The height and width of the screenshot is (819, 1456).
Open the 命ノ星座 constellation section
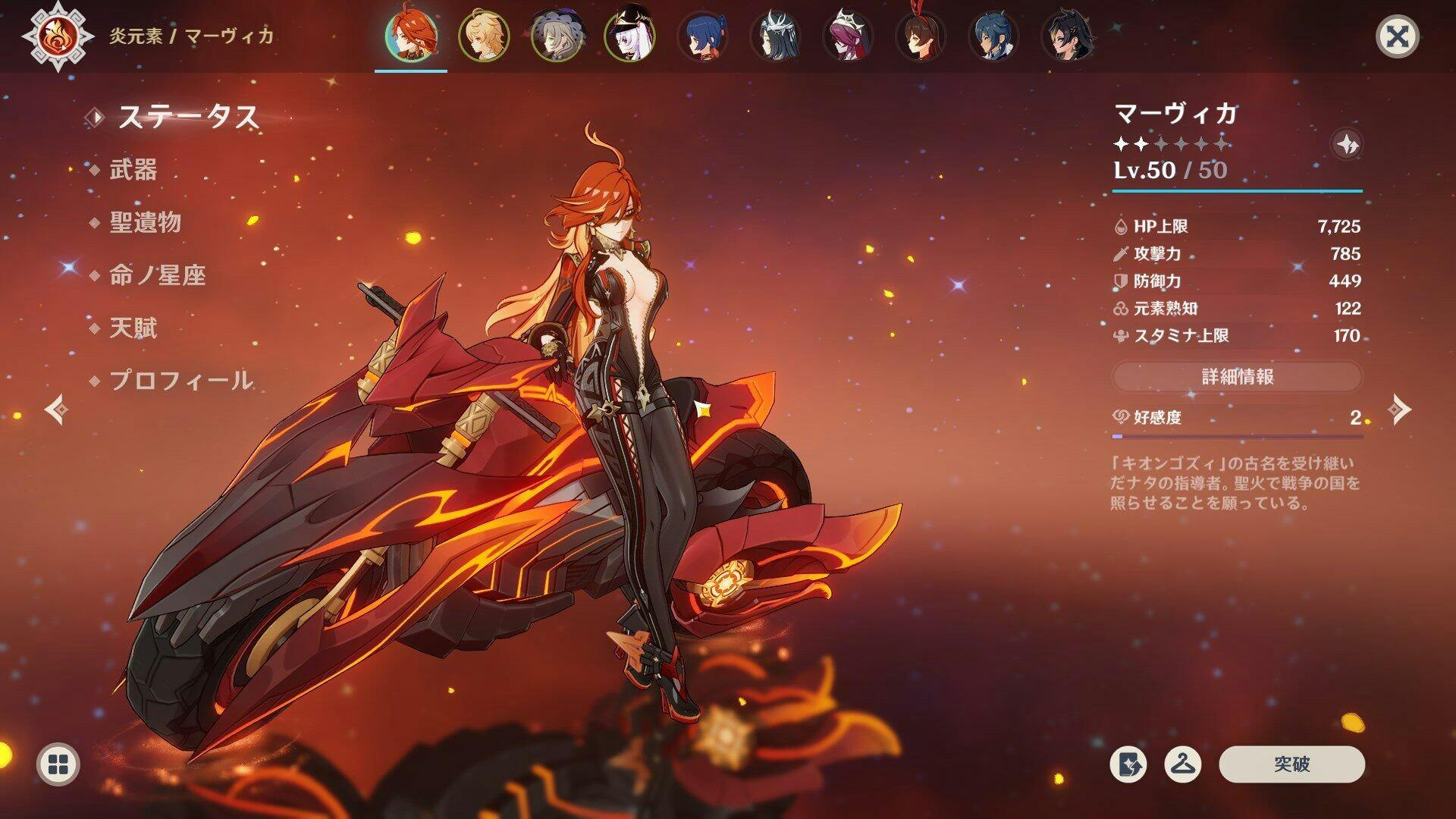158,275
